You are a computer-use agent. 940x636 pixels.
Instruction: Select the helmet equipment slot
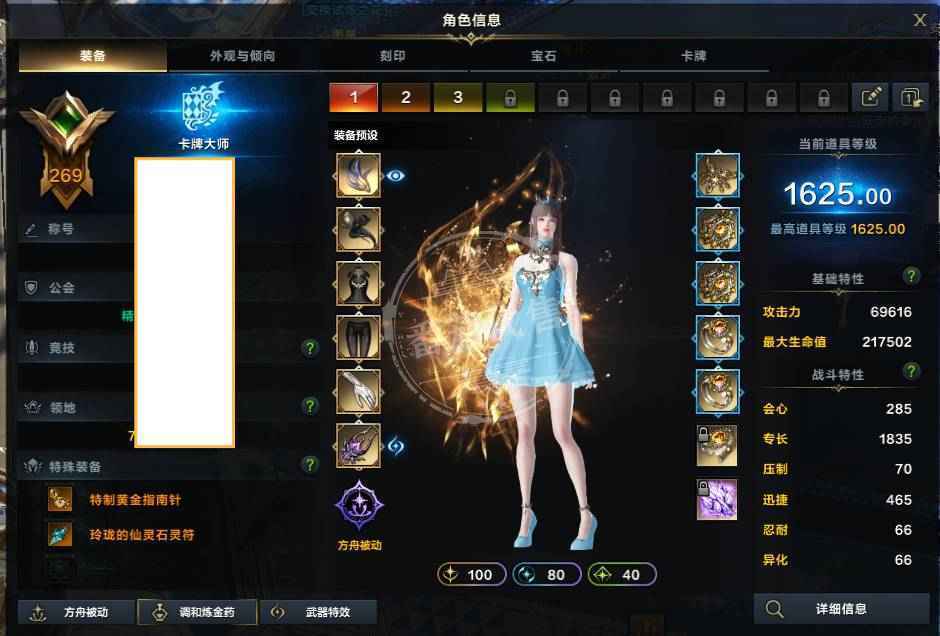pos(358,176)
